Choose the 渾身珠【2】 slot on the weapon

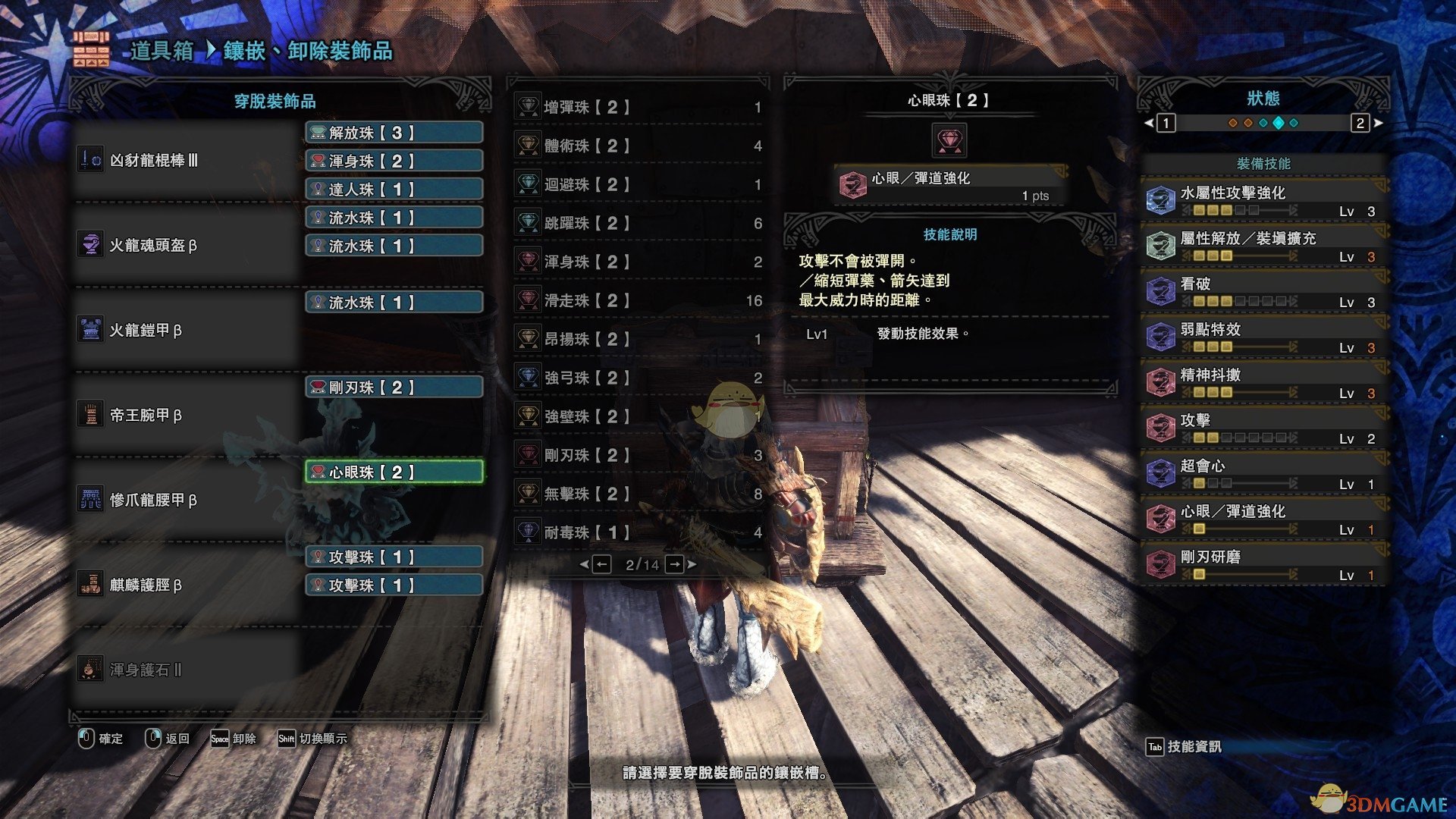(394, 161)
